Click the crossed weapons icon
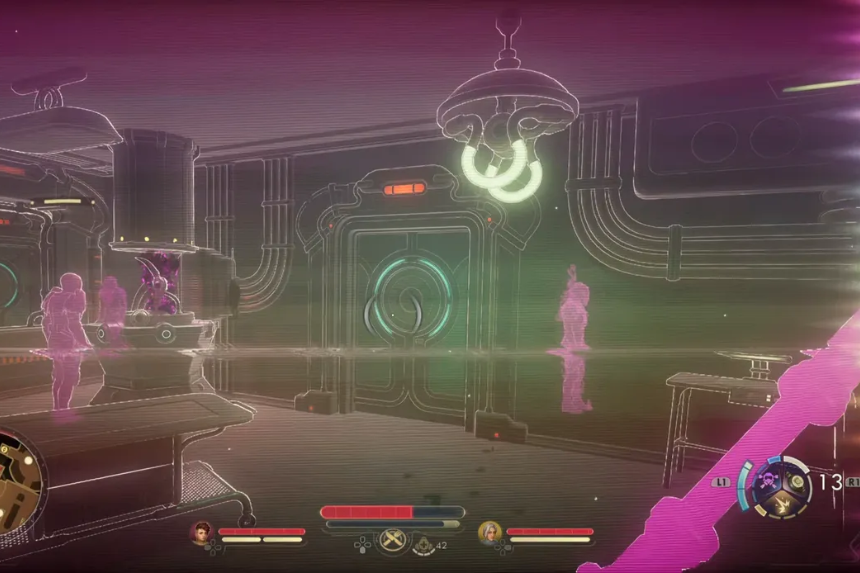The image size is (860, 573). 392,541
